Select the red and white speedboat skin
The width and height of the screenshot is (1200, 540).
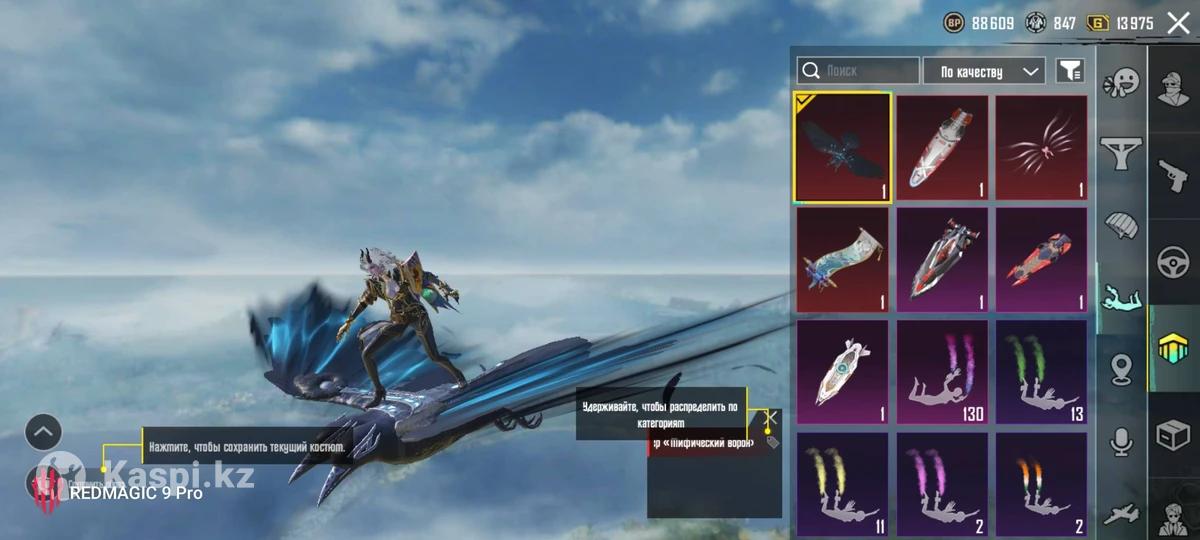coord(942,260)
